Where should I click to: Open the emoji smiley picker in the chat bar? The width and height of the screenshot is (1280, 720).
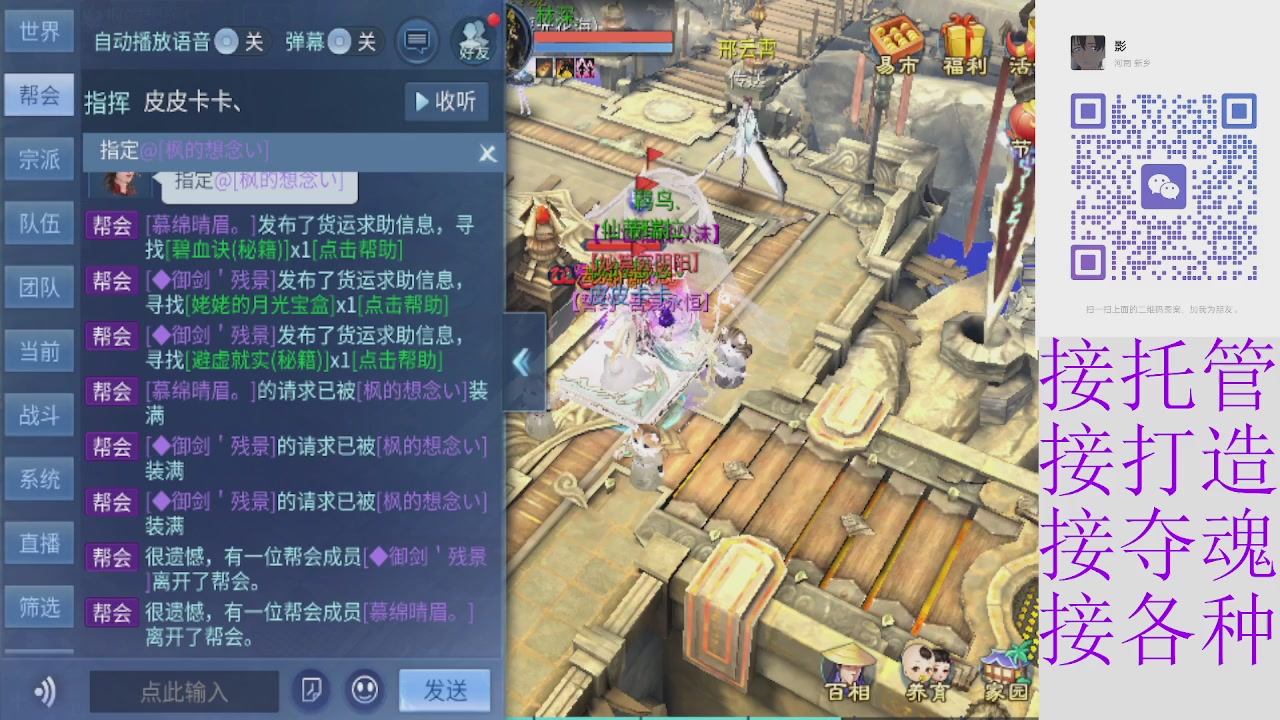click(364, 691)
